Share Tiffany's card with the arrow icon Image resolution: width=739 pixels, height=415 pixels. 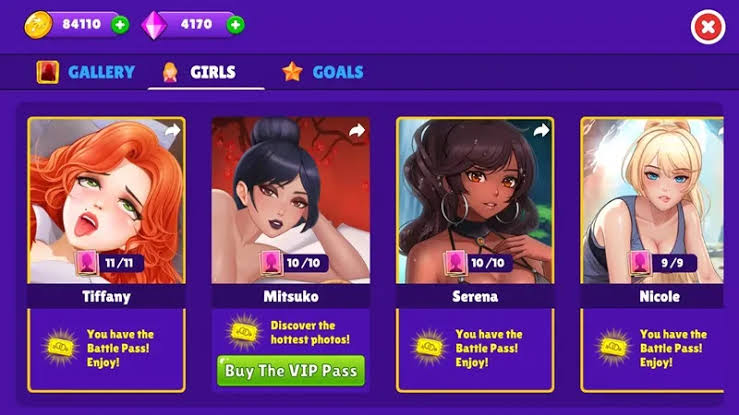[172, 131]
